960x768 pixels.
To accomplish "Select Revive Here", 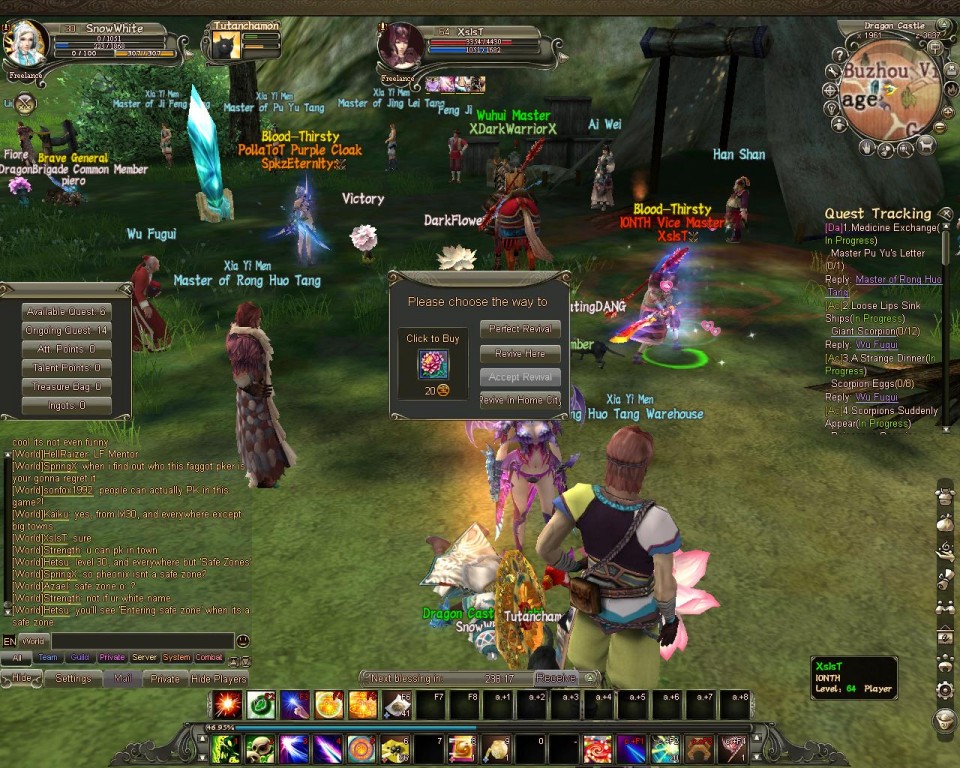I will pos(520,353).
